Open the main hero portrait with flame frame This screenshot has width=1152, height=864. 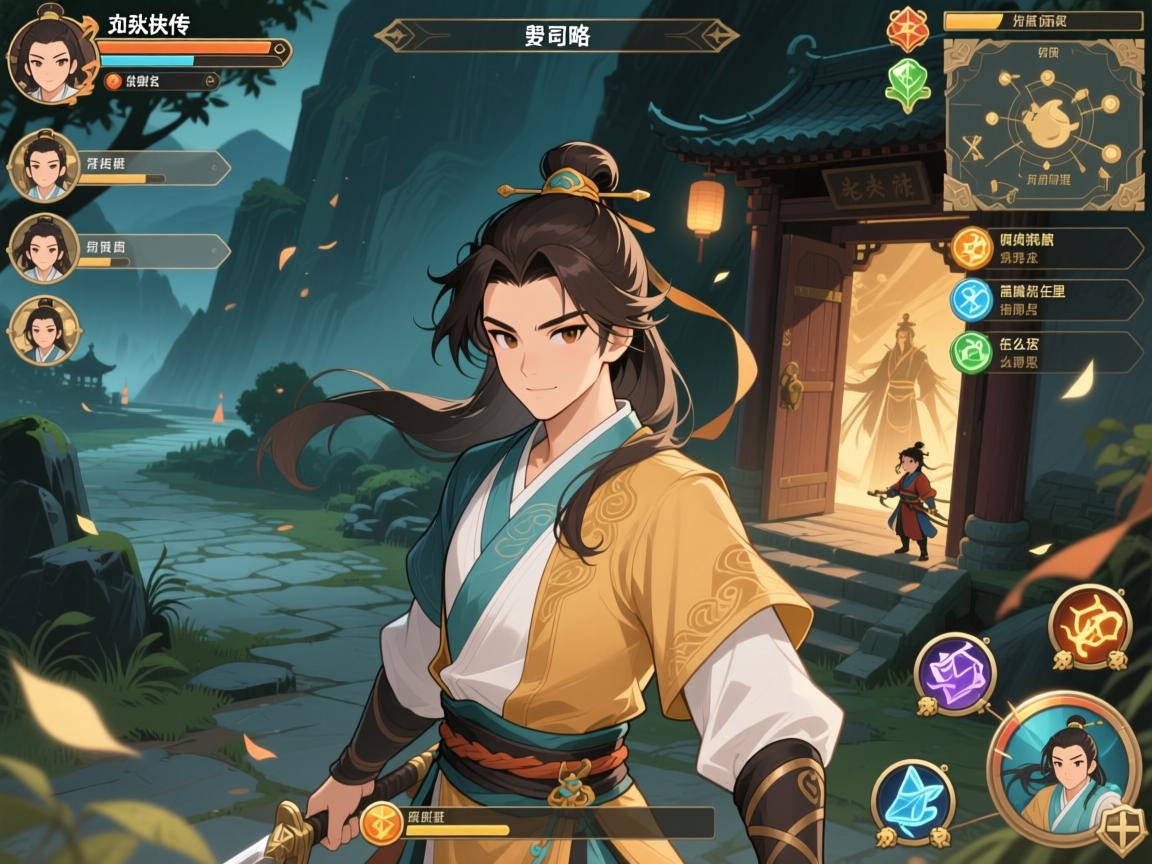tap(46, 55)
